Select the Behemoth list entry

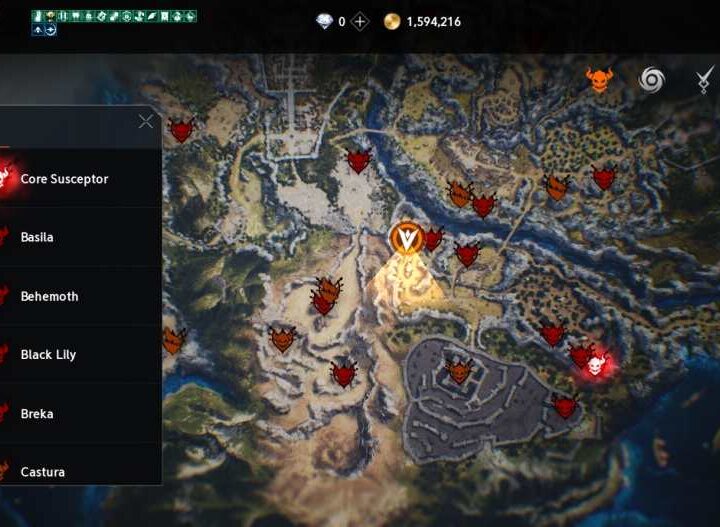tap(49, 296)
